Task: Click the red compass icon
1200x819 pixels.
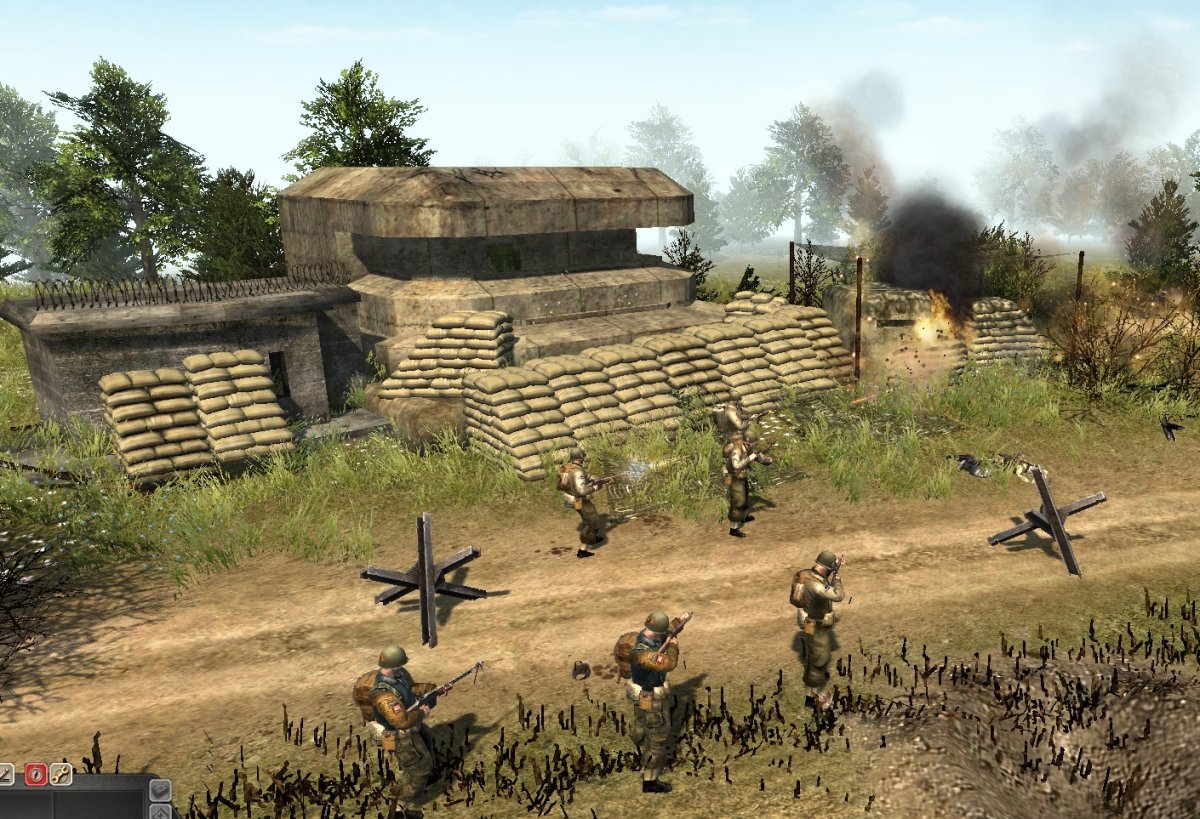Action: (x=36, y=774)
